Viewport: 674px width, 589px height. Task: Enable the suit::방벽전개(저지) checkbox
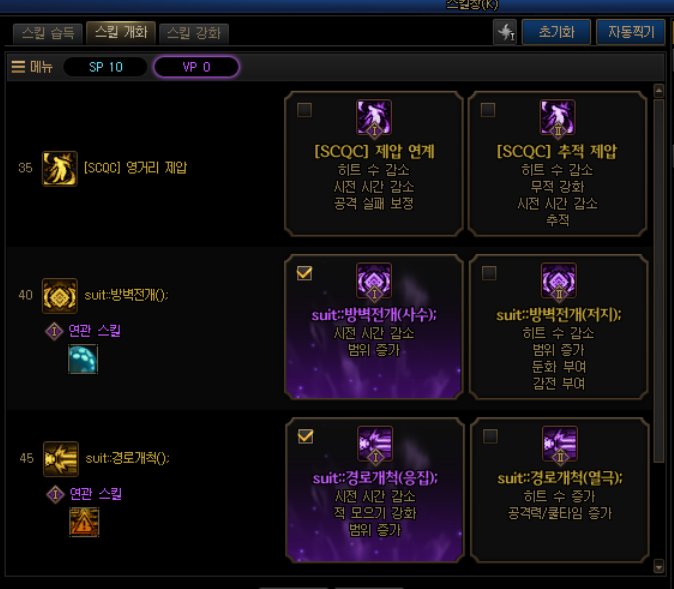click(x=489, y=273)
